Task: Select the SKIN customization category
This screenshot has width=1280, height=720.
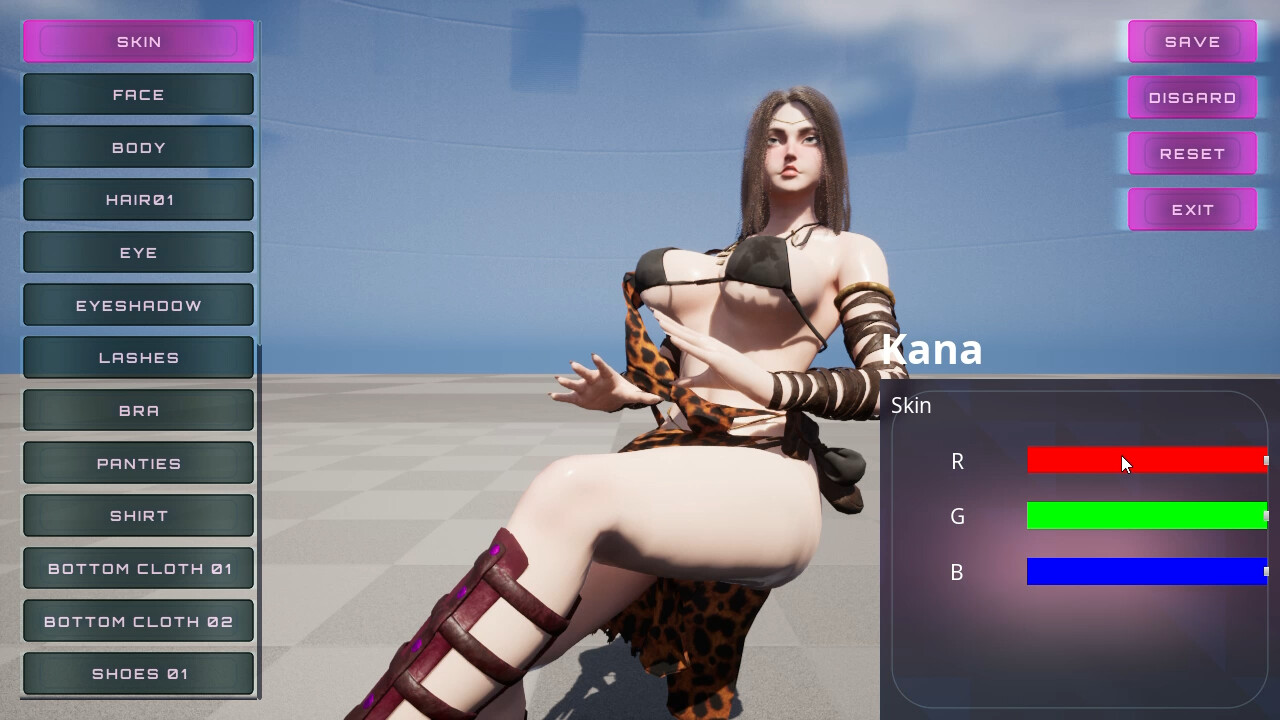Action: click(138, 41)
